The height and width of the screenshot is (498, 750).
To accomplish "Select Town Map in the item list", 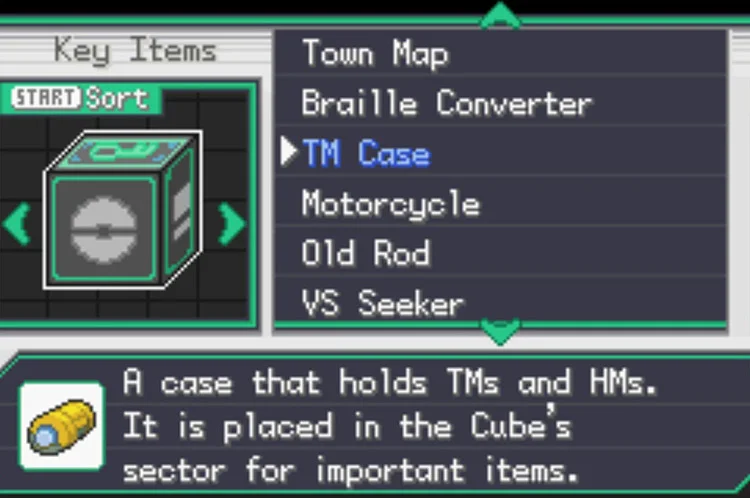I will pos(375,54).
